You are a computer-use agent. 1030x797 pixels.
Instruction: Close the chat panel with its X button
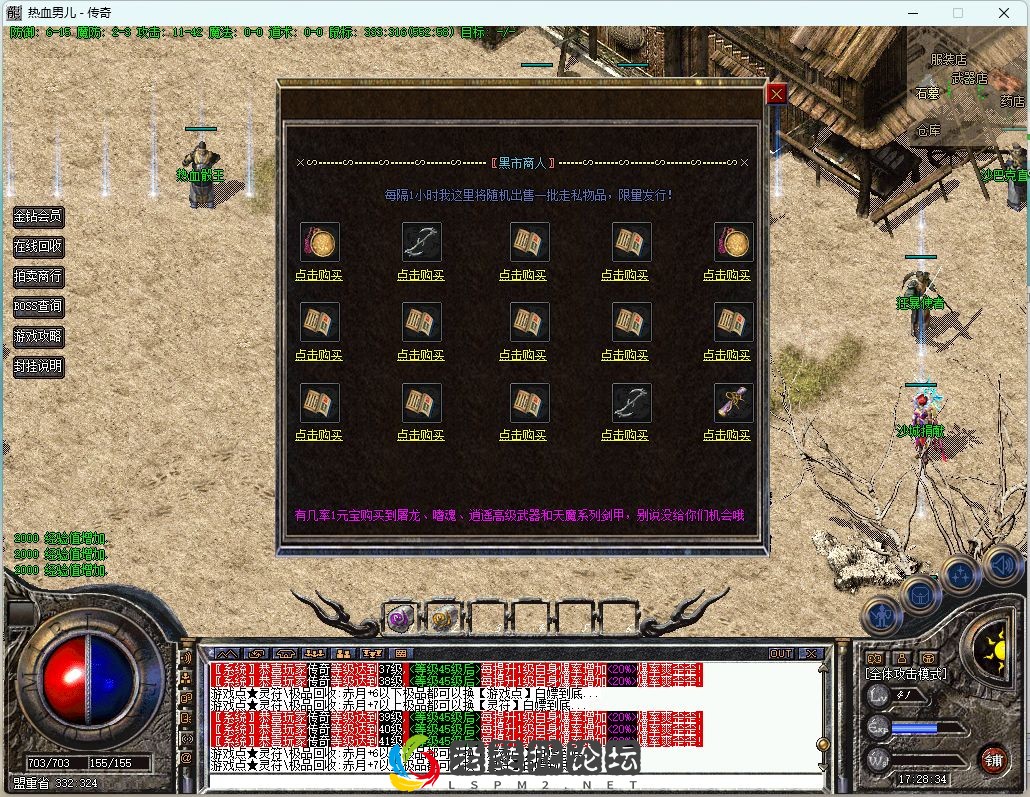pos(811,653)
